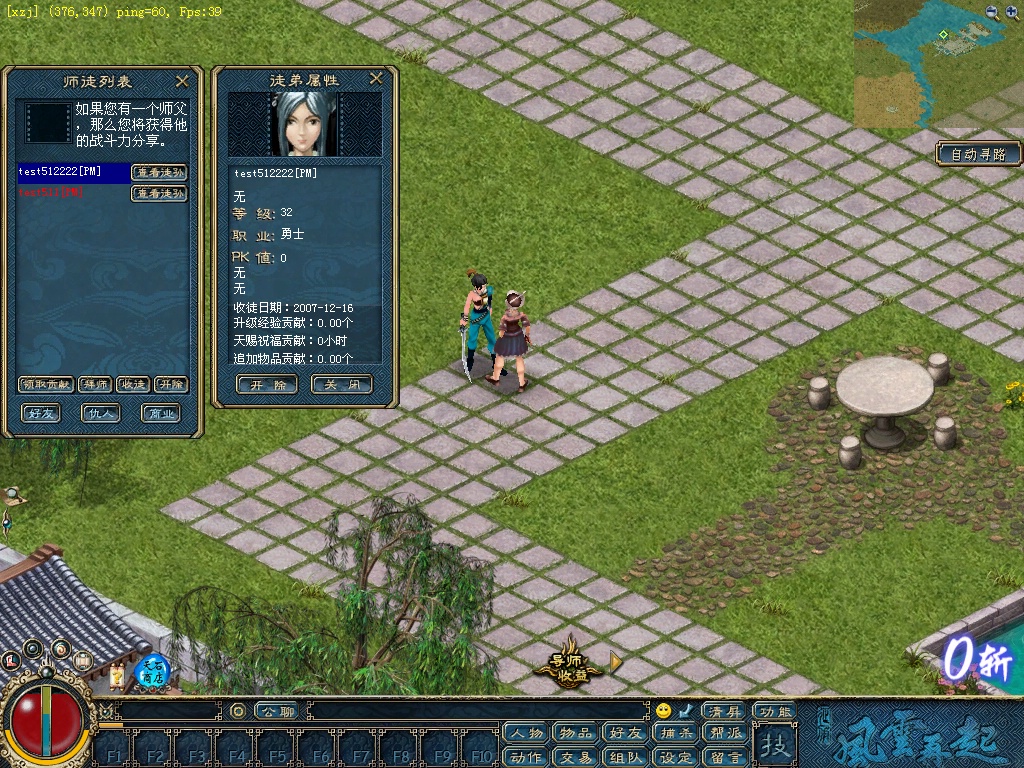
Task: Open the 技 skills button
Action: 773,744
